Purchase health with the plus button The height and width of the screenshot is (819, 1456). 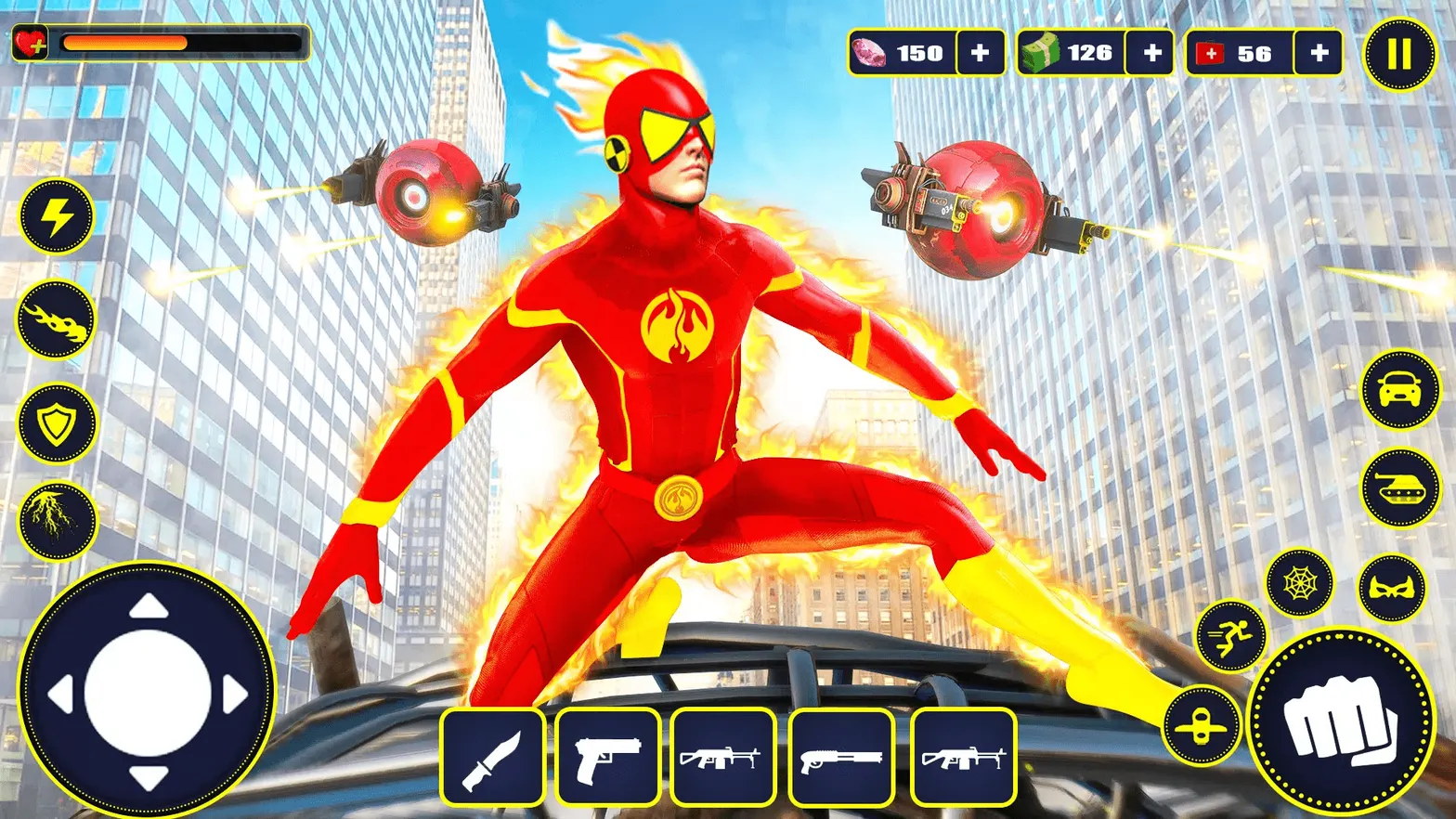point(1318,54)
